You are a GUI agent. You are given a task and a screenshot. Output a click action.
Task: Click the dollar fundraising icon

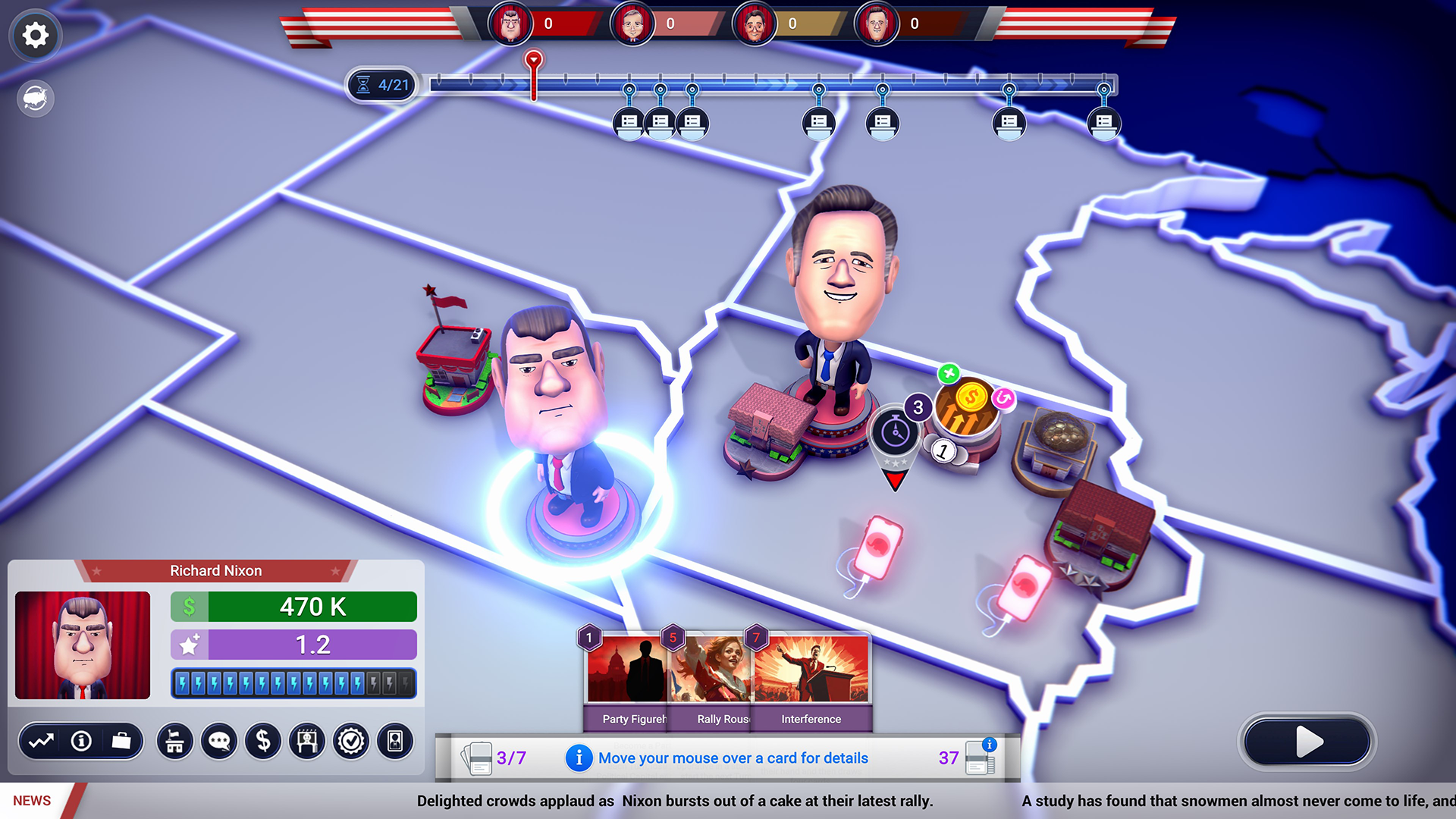[263, 742]
